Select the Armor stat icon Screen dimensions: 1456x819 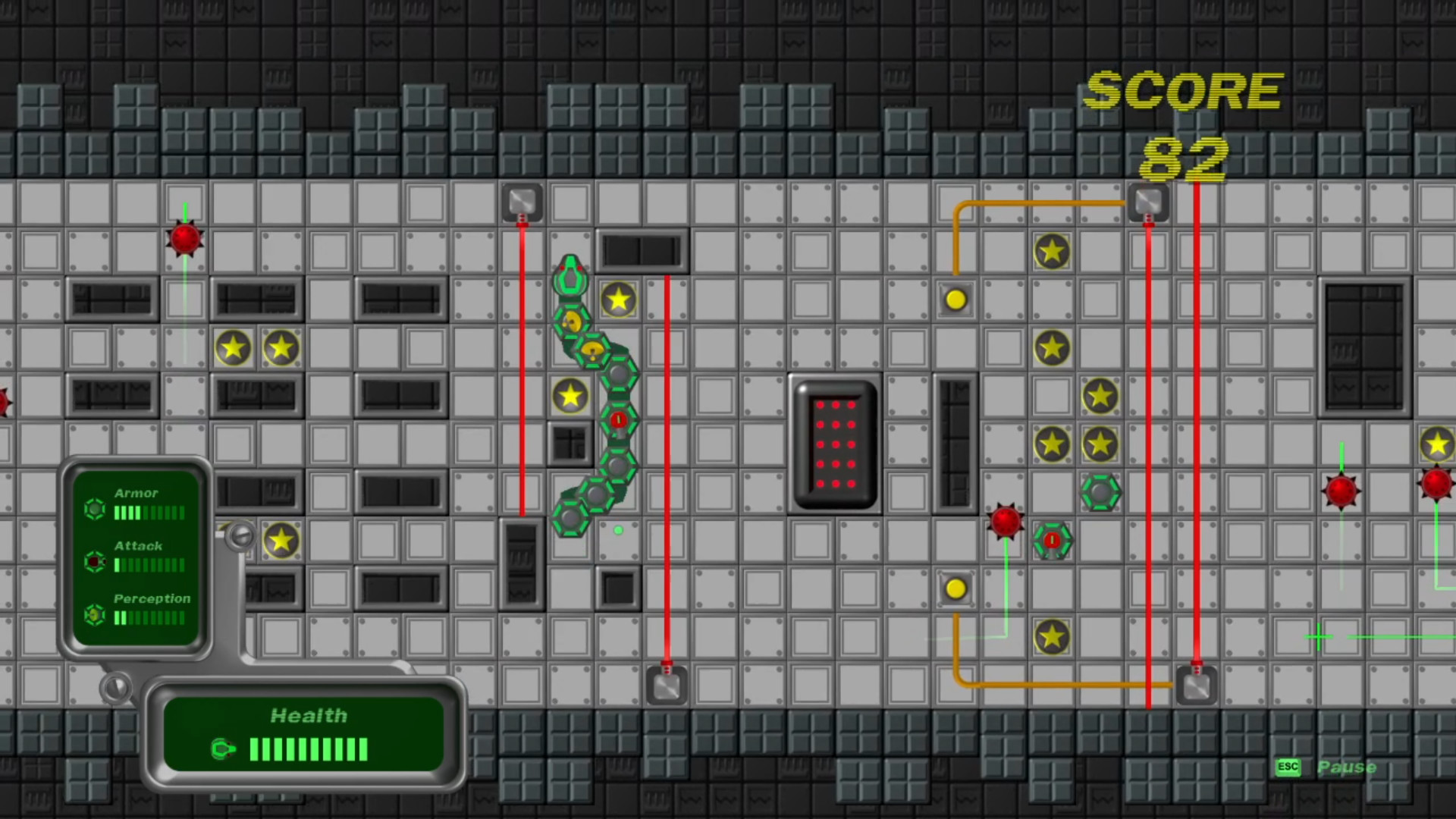click(x=94, y=510)
